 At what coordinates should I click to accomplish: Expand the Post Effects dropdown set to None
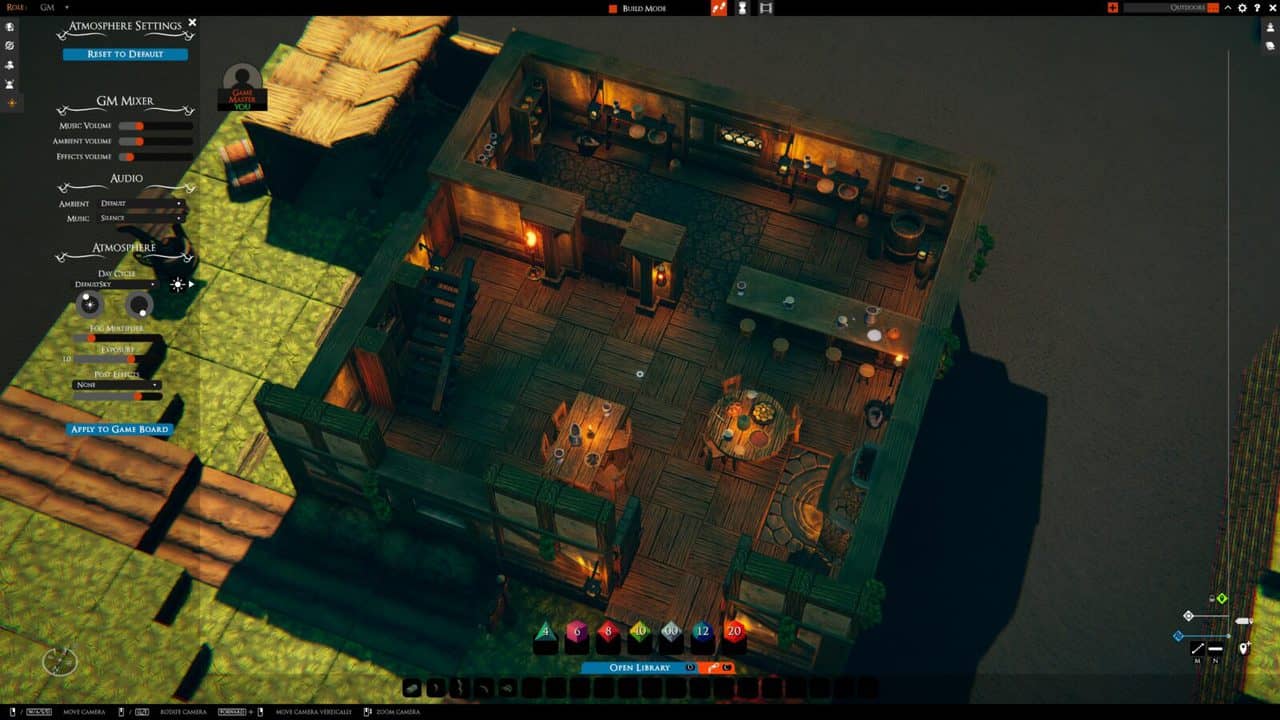(117, 382)
